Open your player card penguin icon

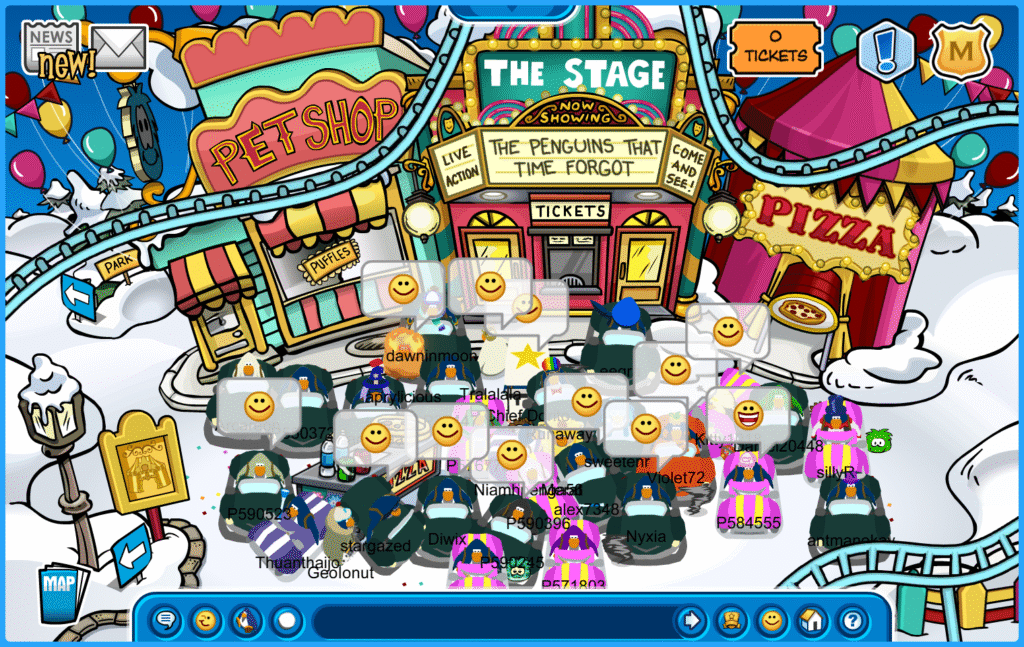(x=732, y=621)
